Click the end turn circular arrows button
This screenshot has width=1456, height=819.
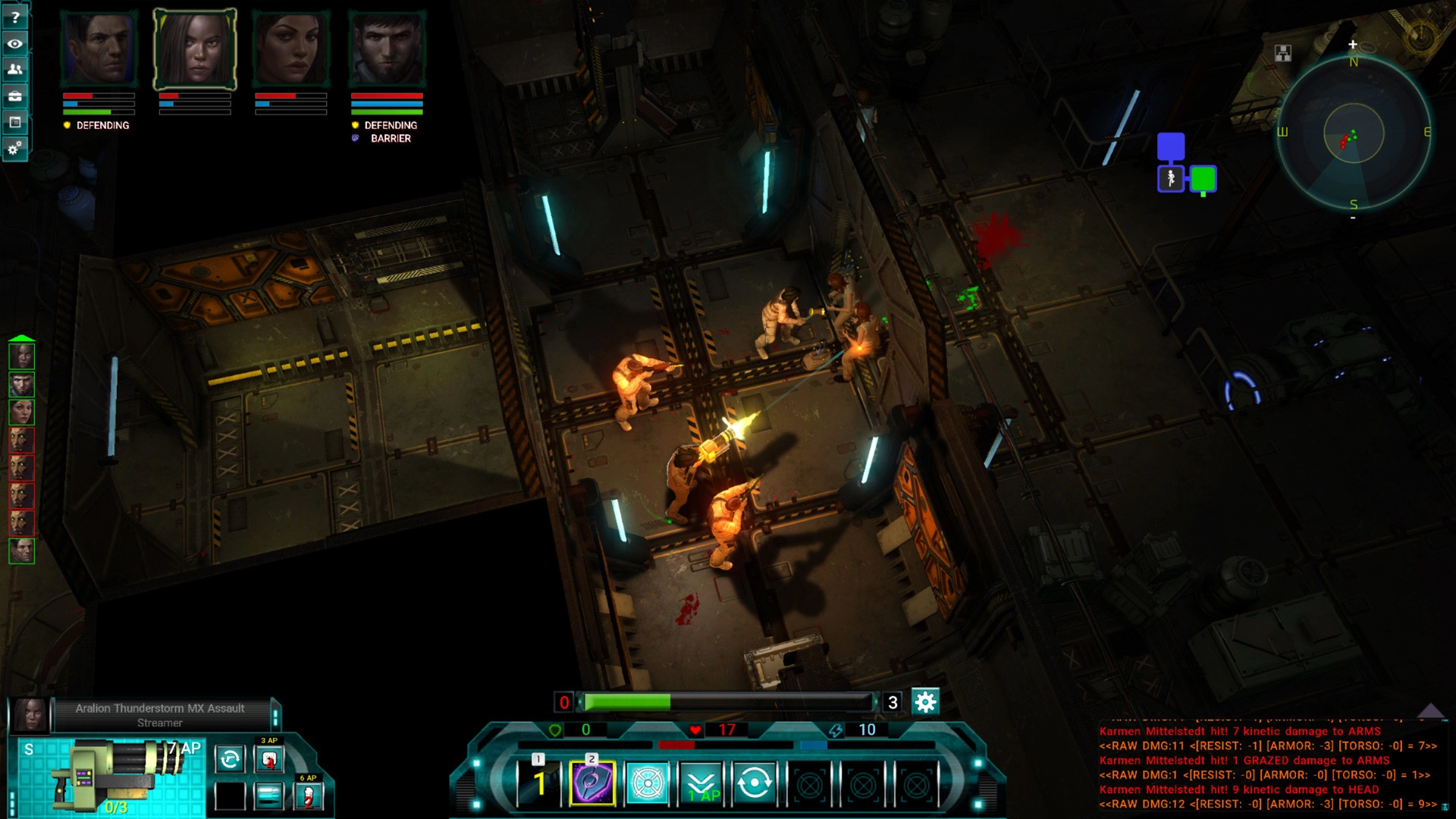pos(754,783)
